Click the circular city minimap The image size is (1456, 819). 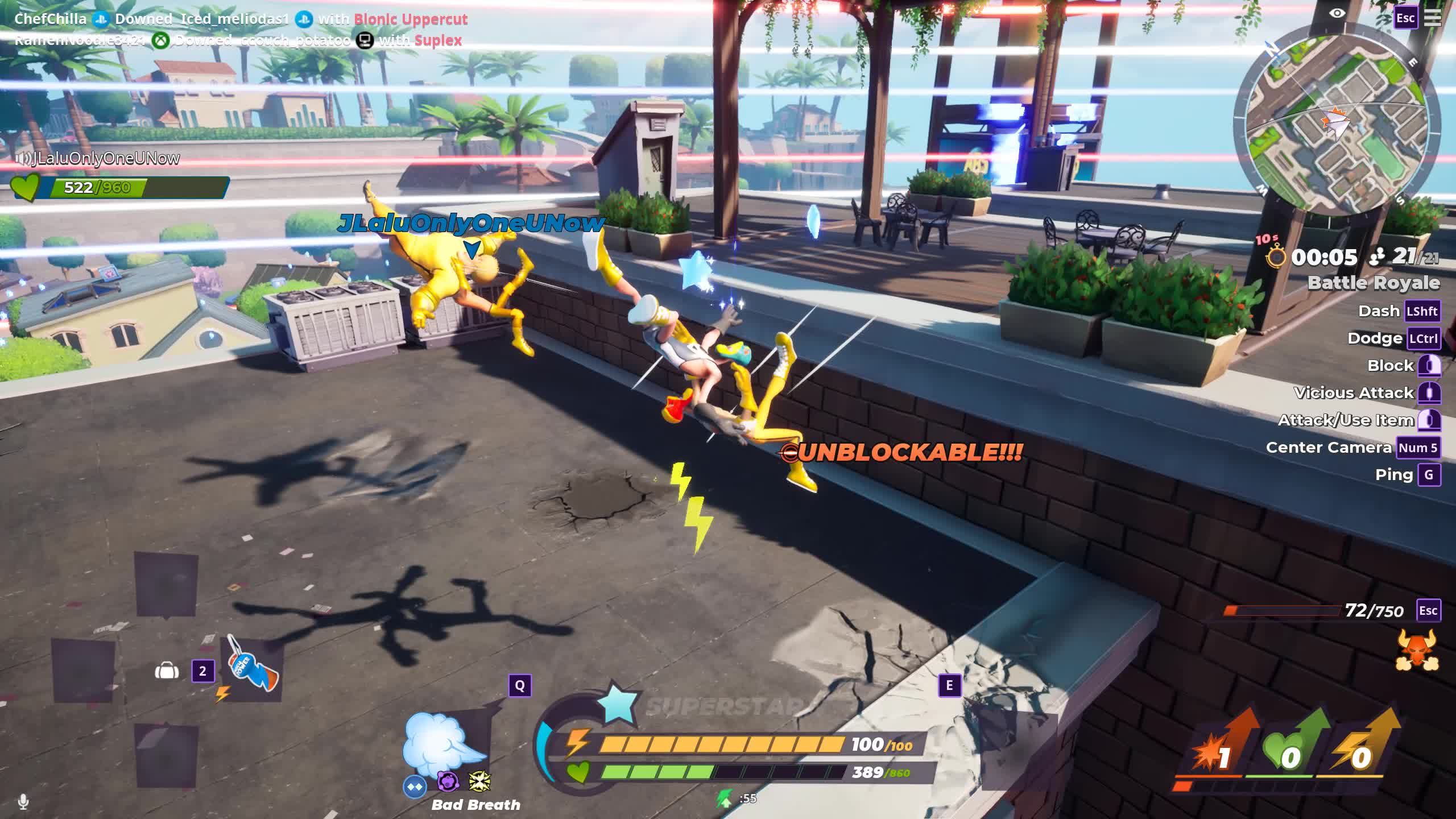[x=1337, y=126]
